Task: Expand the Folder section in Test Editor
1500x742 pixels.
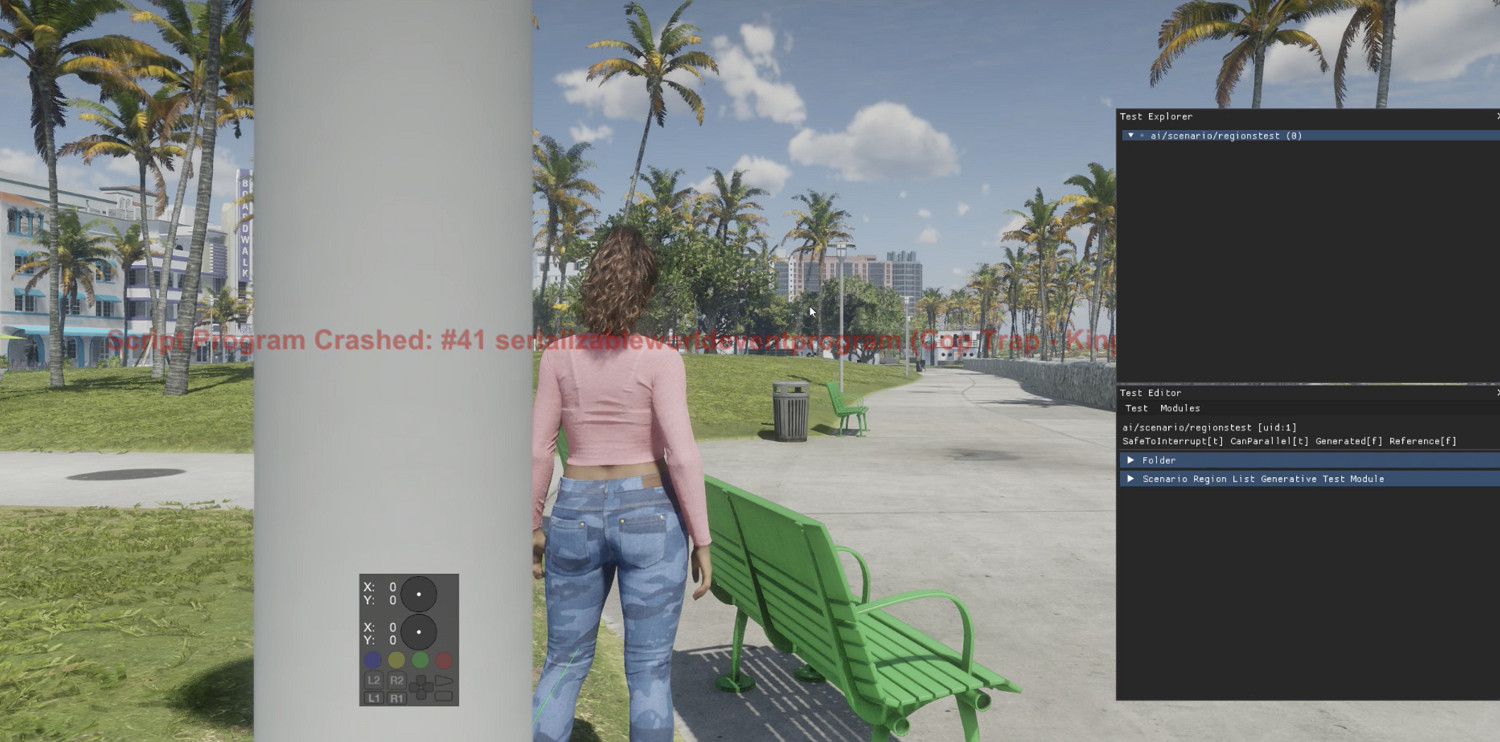Action: (x=1158, y=460)
